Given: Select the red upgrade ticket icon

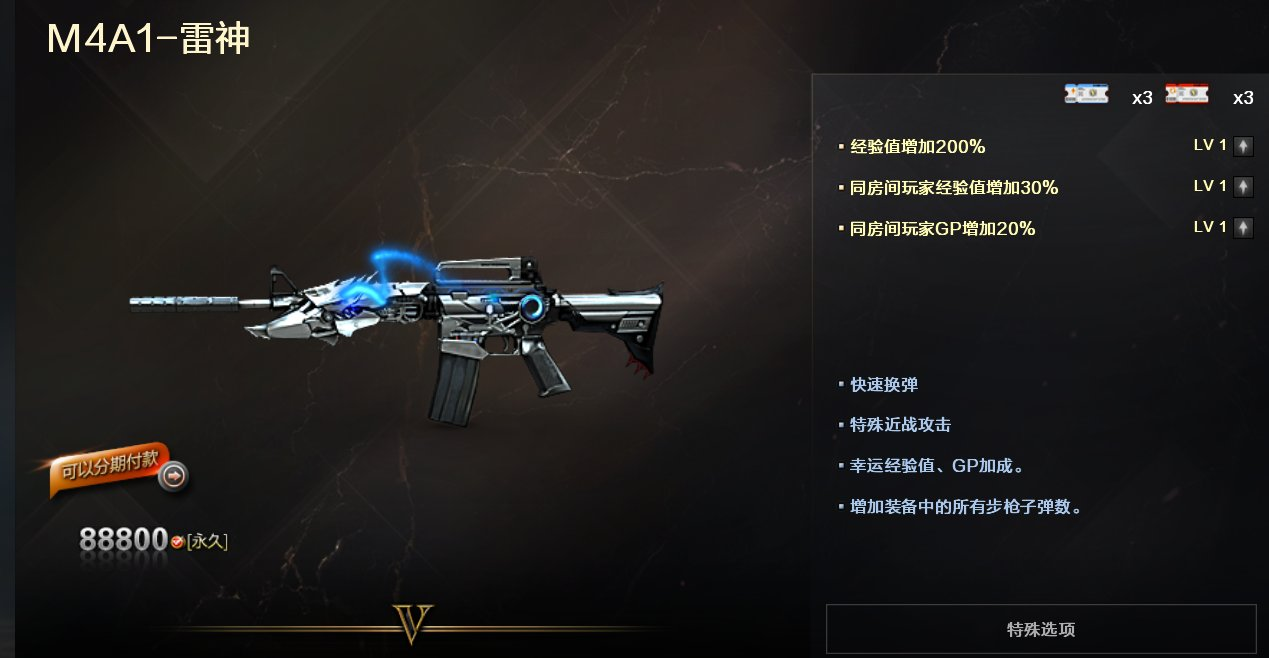Looking at the screenshot, I should 1187,95.
